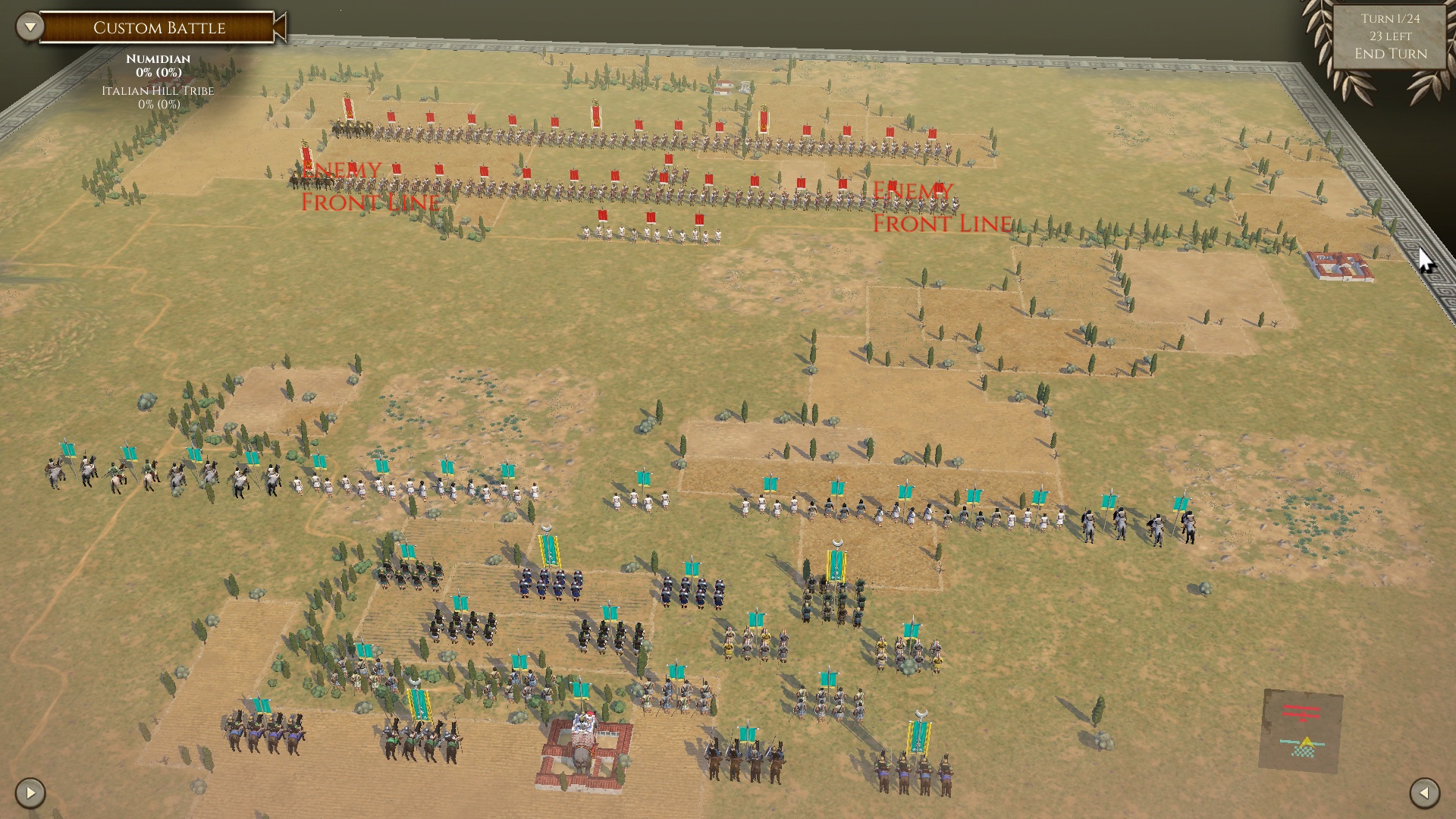Screen dimensions: 1456x819
Task: Click the End Turn button
Action: (1390, 53)
